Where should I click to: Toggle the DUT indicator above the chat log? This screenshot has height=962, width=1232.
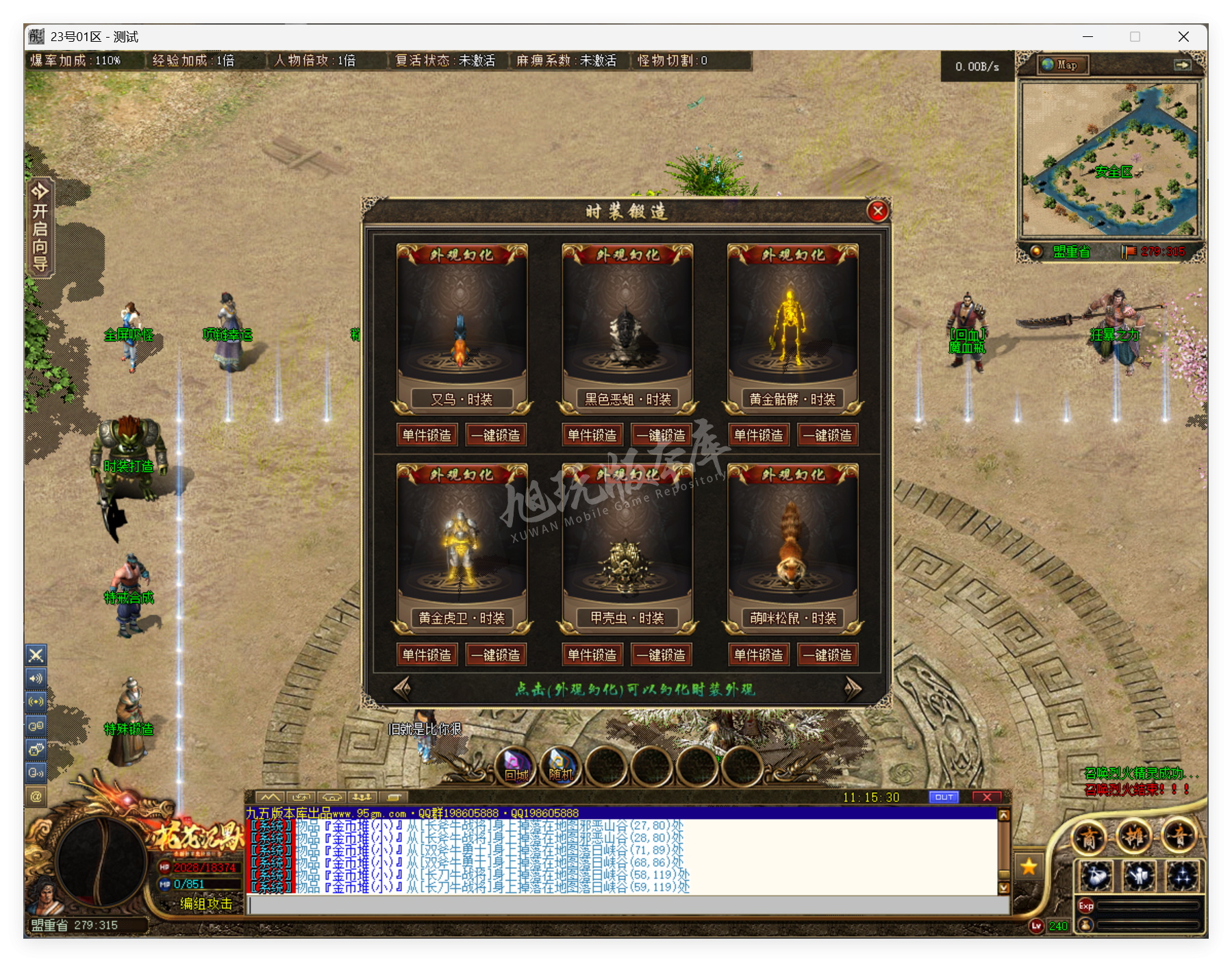point(944,796)
